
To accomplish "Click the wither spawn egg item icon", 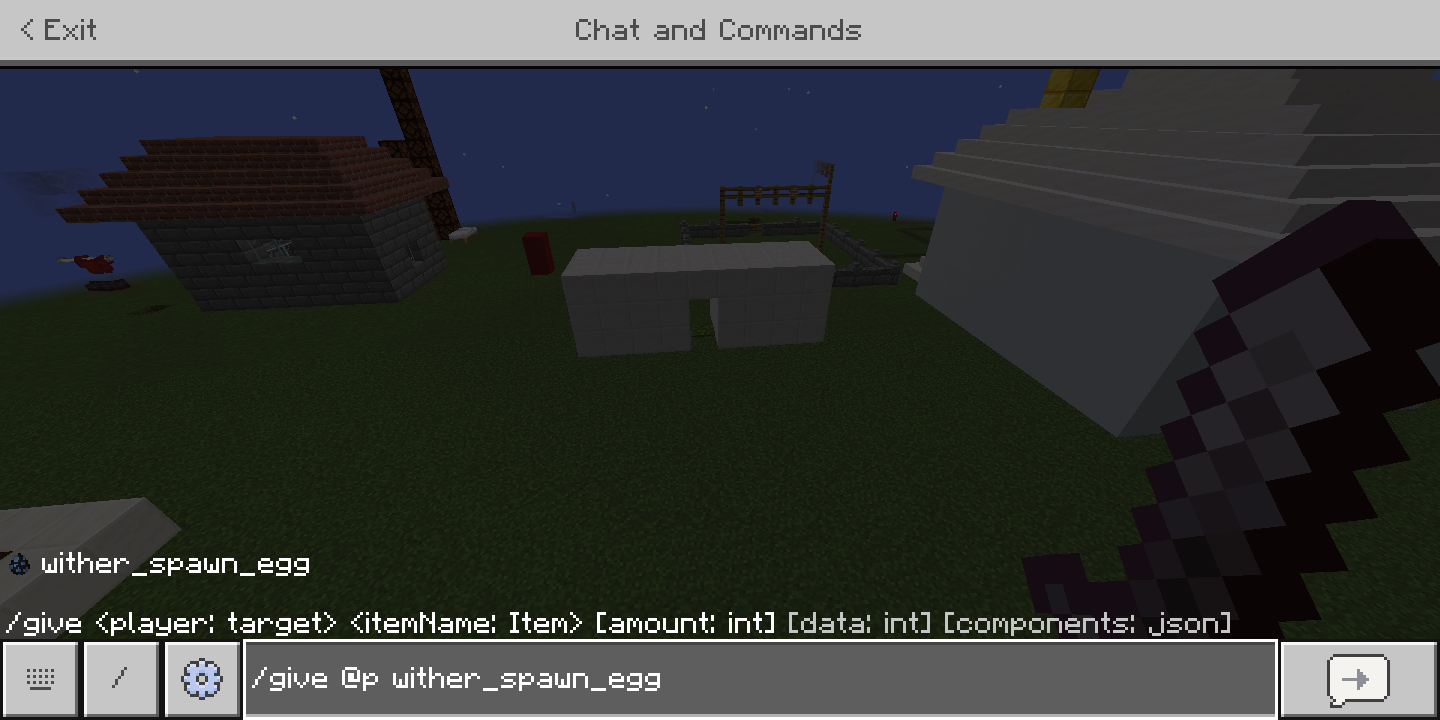I will click(17, 563).
